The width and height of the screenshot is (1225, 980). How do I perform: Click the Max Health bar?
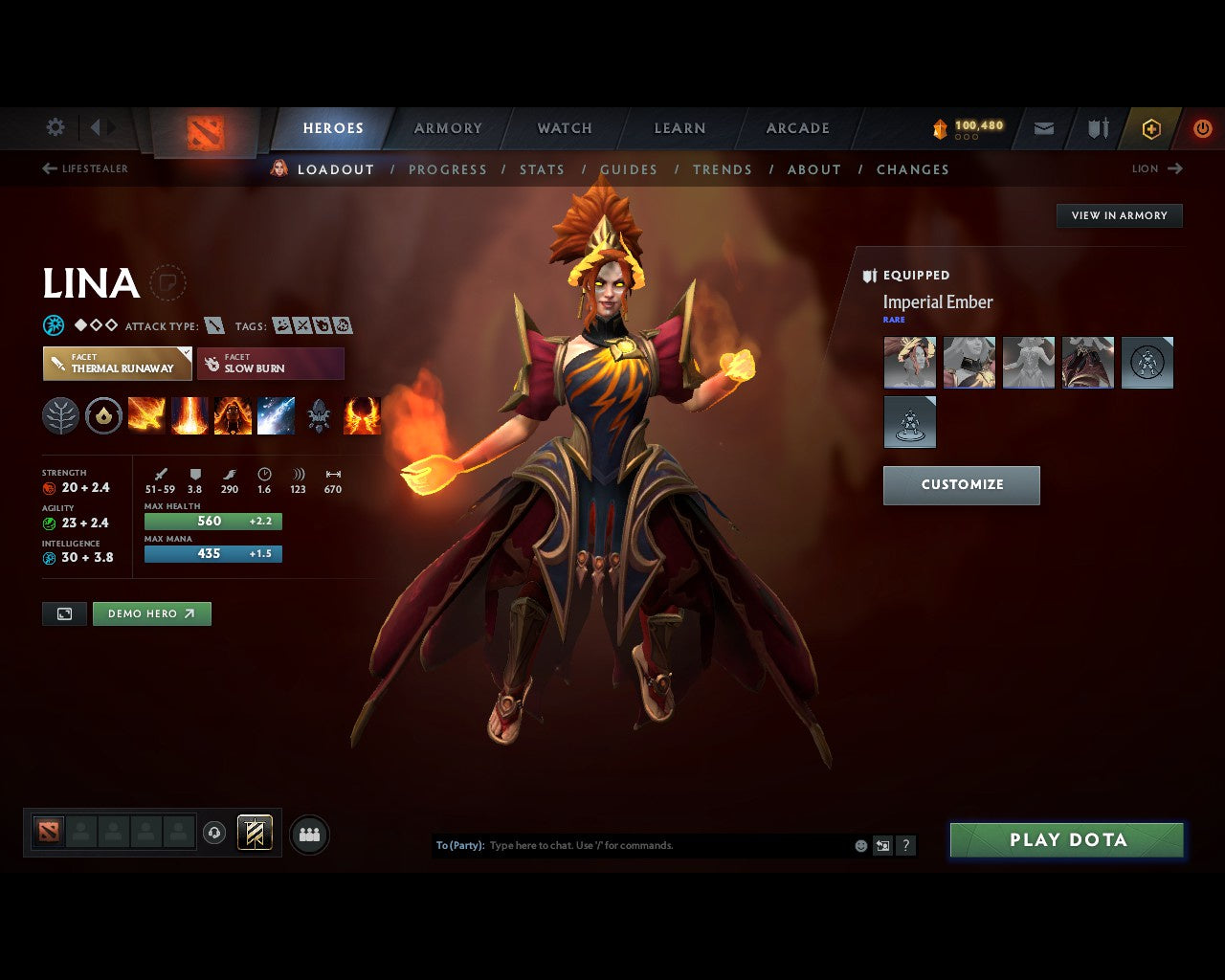point(212,521)
